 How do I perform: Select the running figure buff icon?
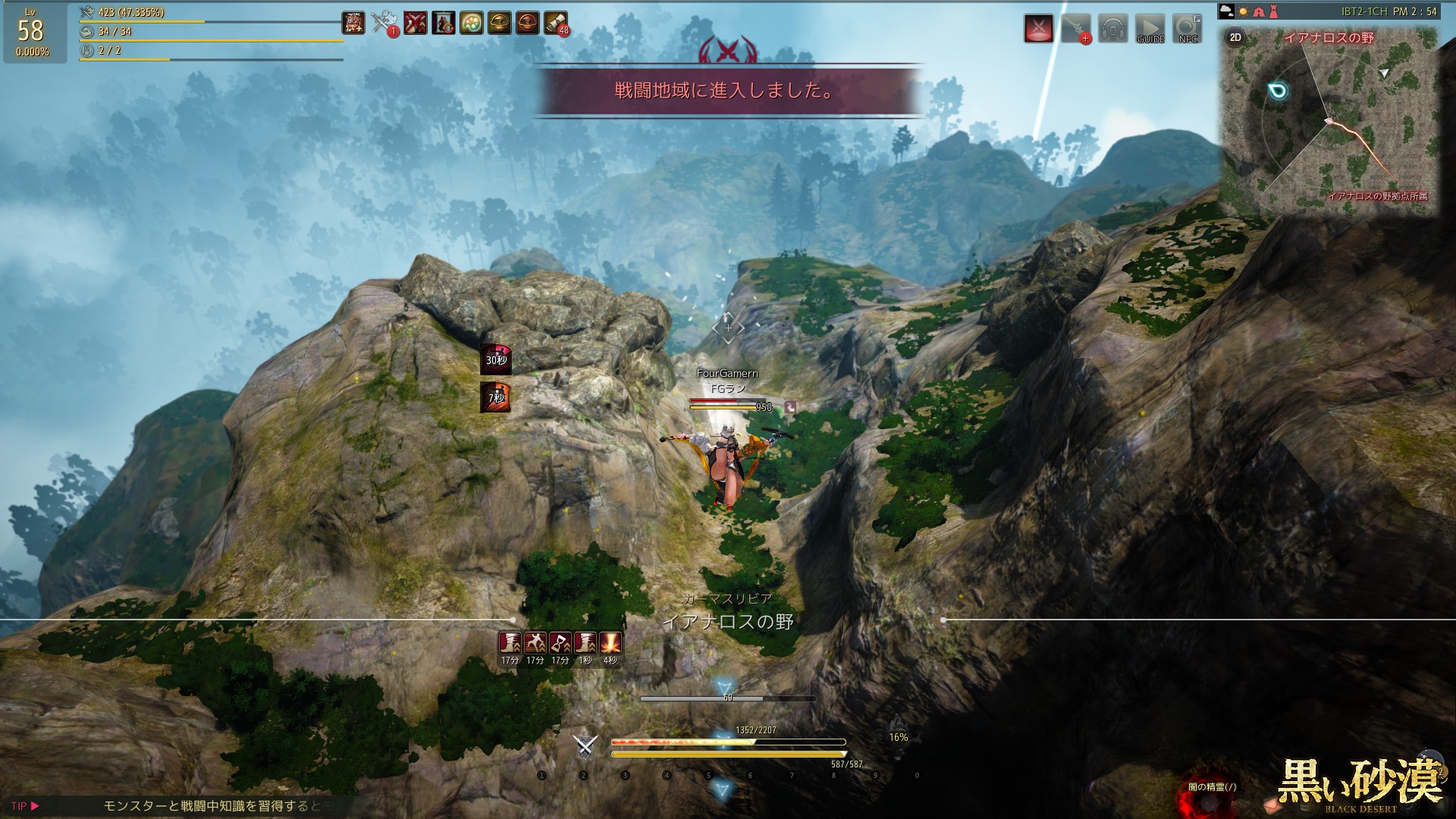tap(535, 643)
